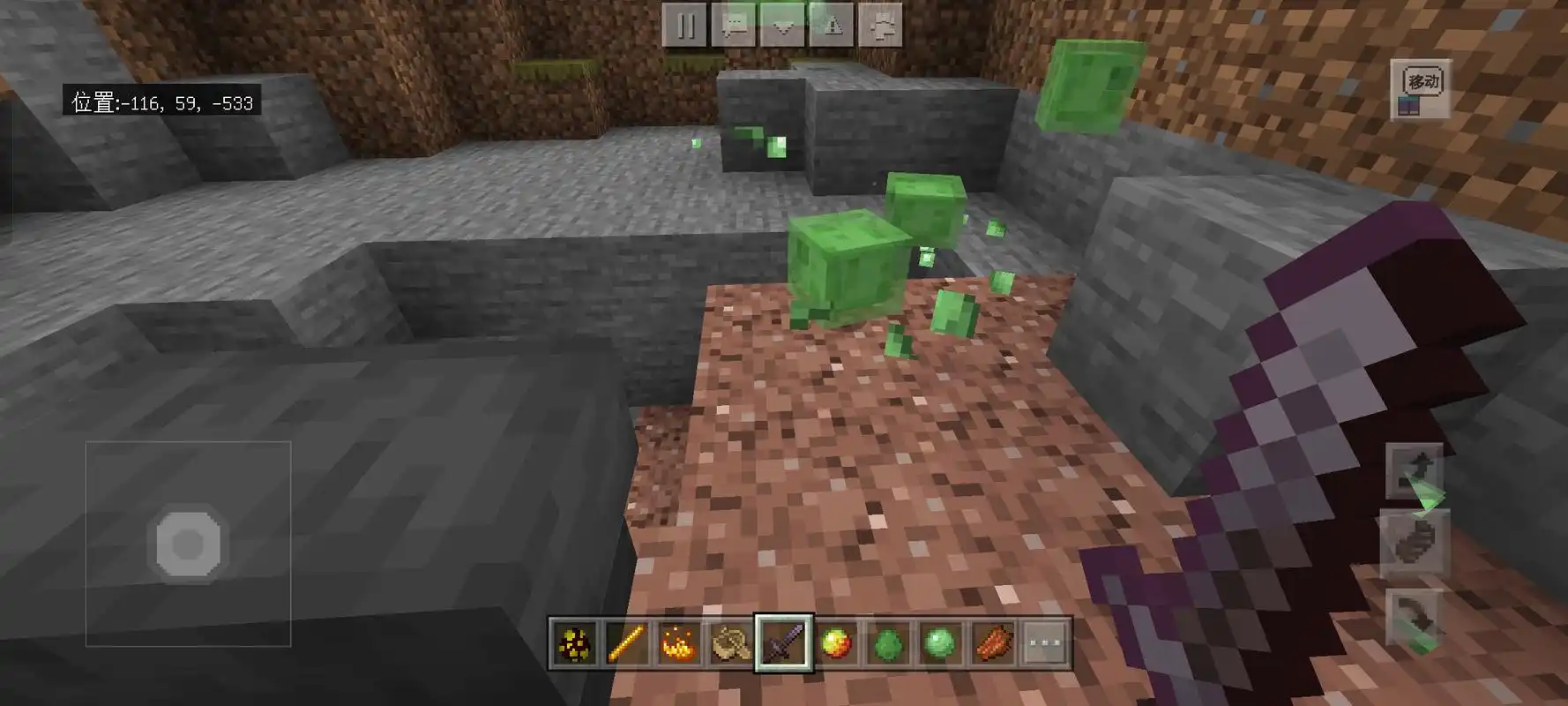The width and height of the screenshot is (1568, 706).
Task: Select the cooked salmon hotbar slot
Action: pos(991,643)
